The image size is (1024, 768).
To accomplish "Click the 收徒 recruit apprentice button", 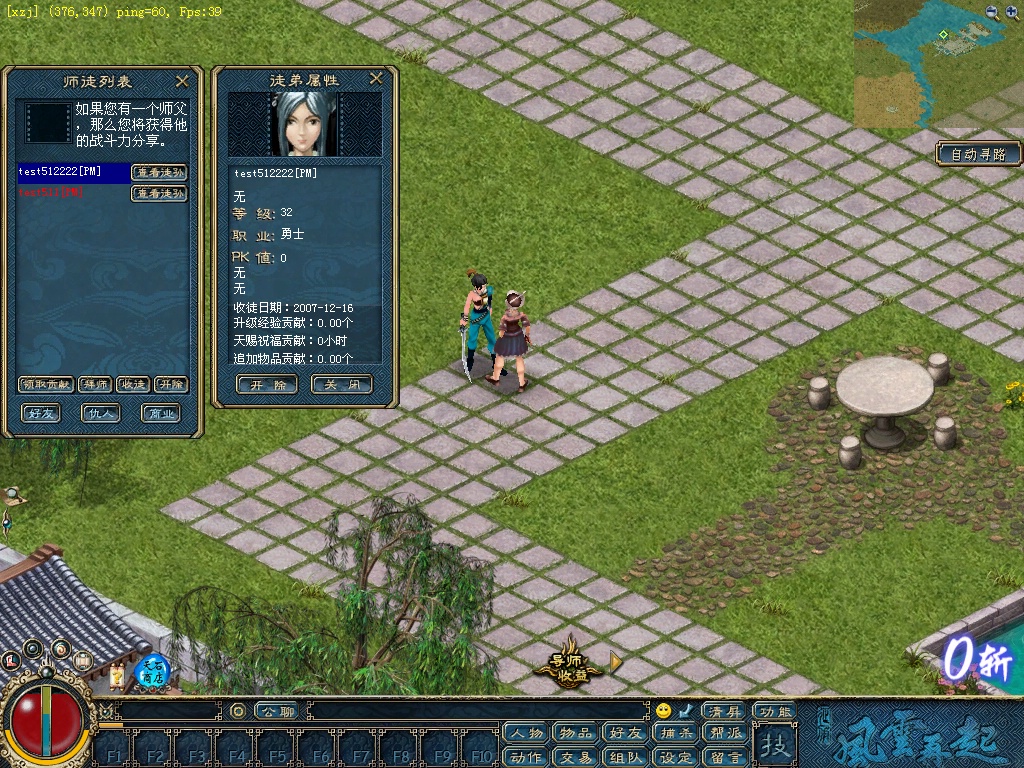I will click(x=133, y=384).
